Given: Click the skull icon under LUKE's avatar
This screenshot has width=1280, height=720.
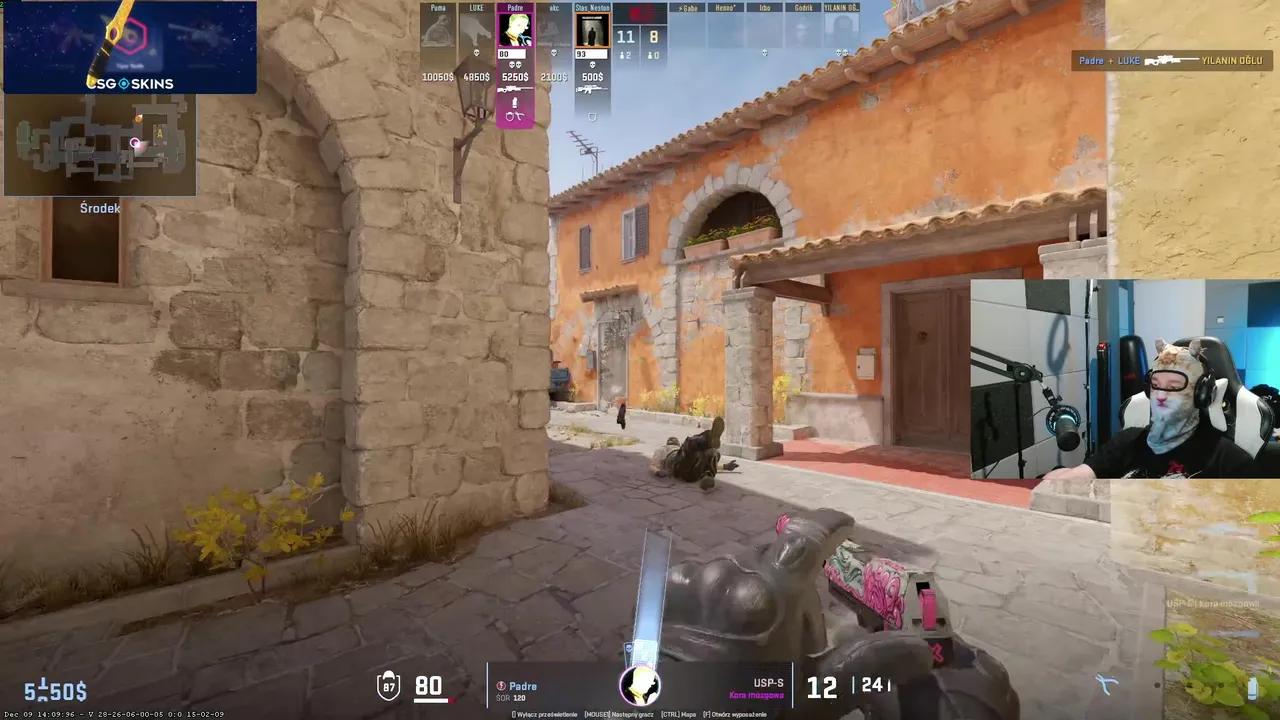Looking at the screenshot, I should [x=475, y=53].
